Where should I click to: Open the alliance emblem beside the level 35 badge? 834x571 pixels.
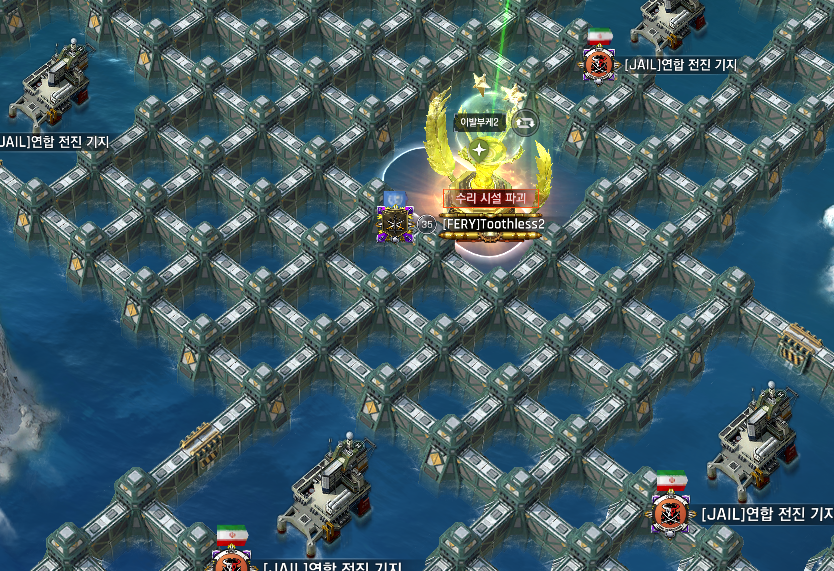[394, 224]
